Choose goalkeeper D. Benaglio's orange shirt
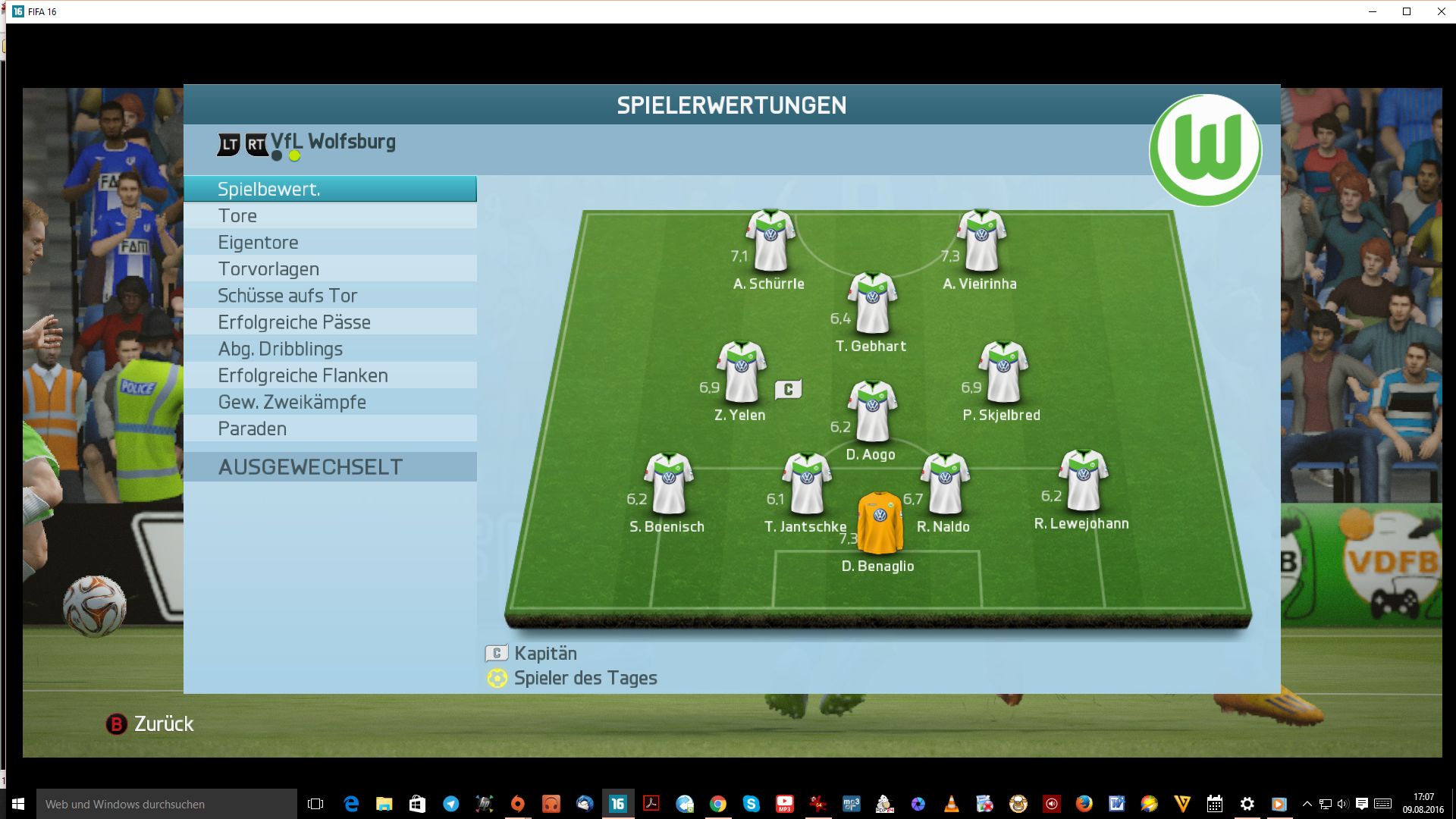Image resolution: width=1456 pixels, height=819 pixels. click(x=880, y=523)
